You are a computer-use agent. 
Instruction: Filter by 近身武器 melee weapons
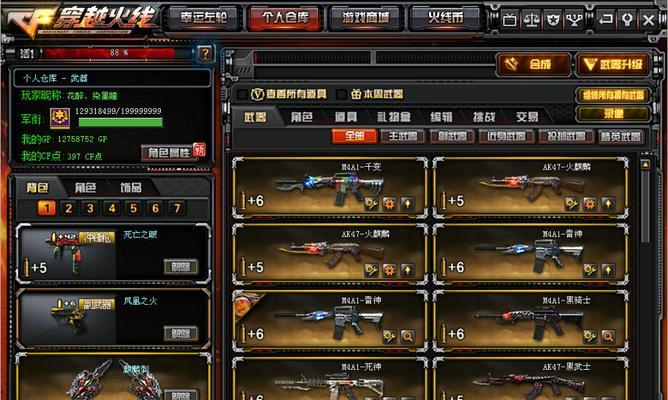[x=505, y=136]
